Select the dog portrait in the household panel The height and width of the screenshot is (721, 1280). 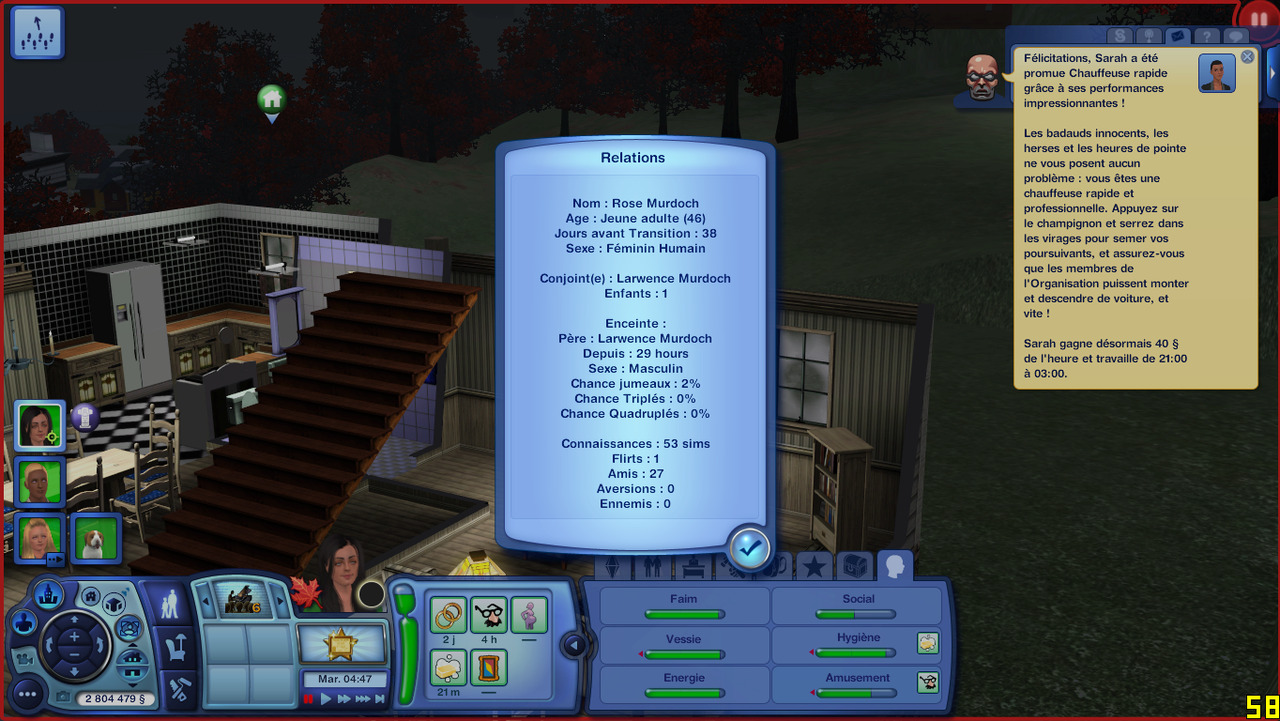click(97, 539)
